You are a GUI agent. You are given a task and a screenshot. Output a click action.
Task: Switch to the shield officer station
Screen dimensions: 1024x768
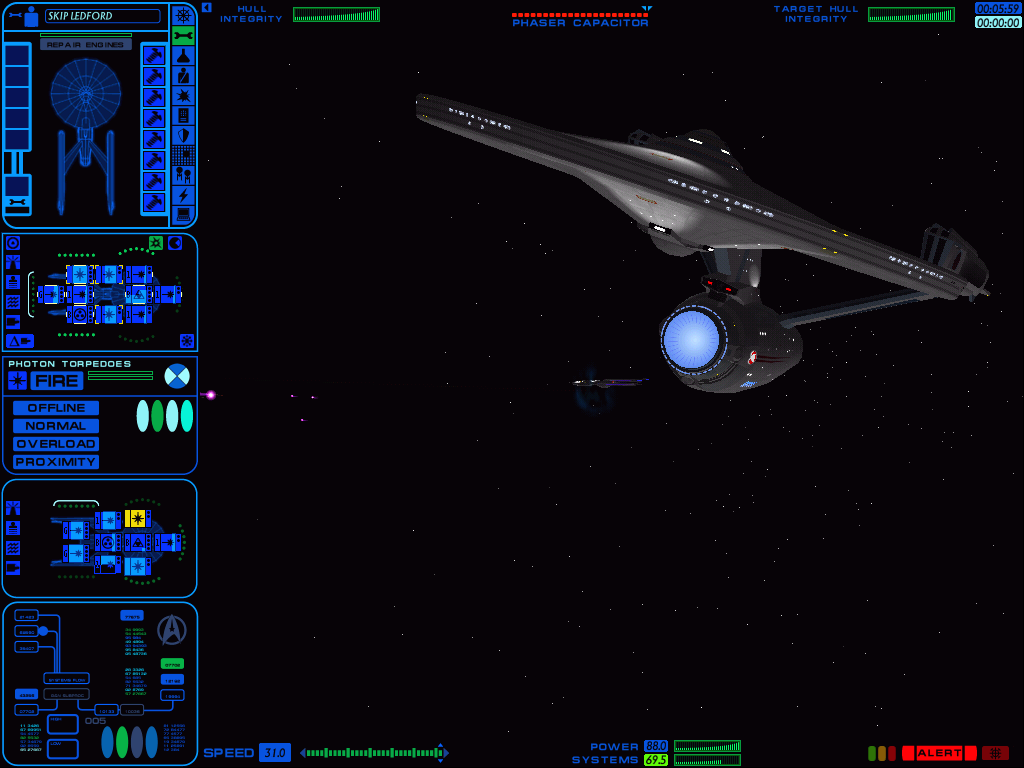tap(183, 135)
